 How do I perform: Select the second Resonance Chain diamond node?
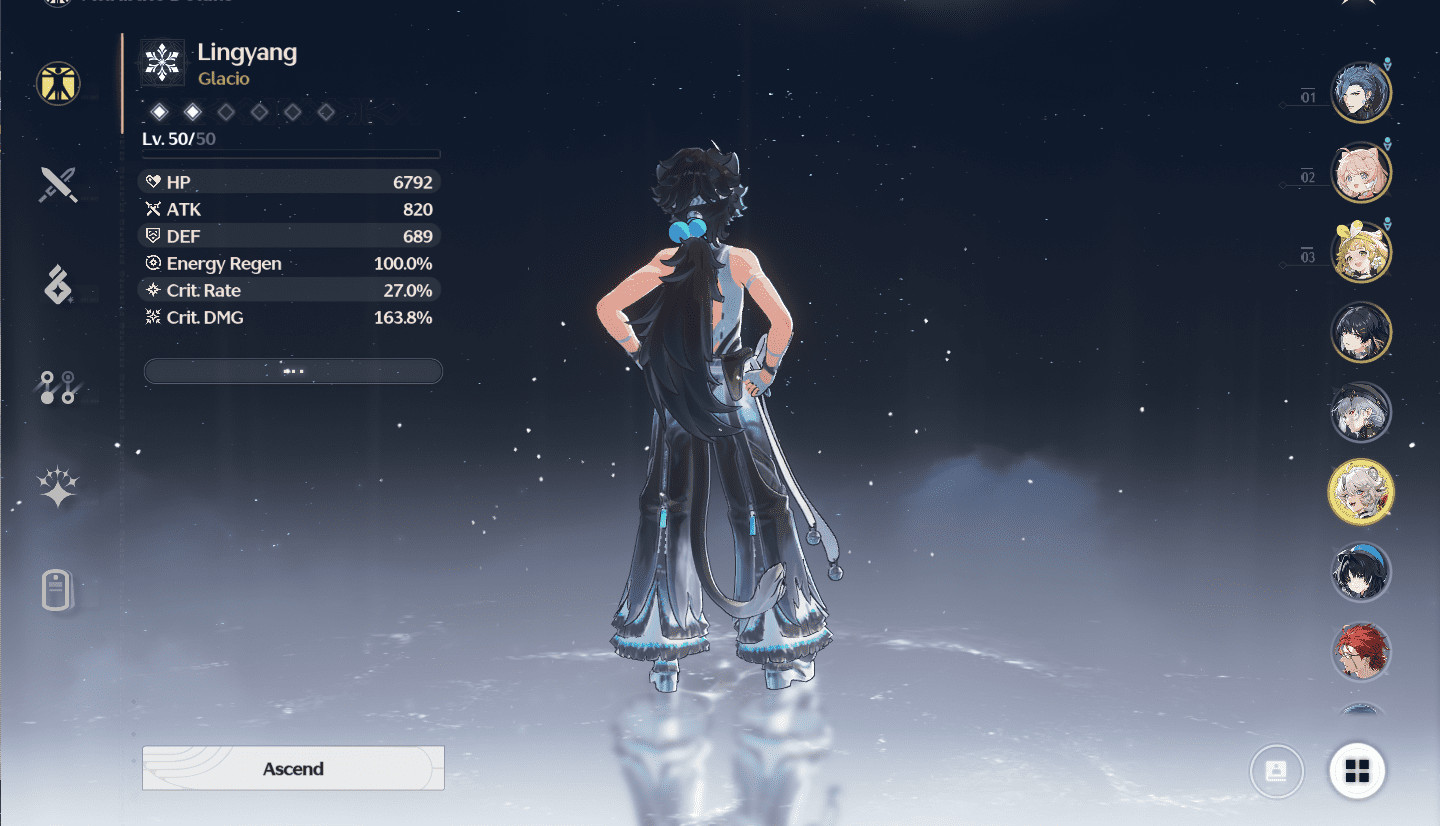pos(192,112)
